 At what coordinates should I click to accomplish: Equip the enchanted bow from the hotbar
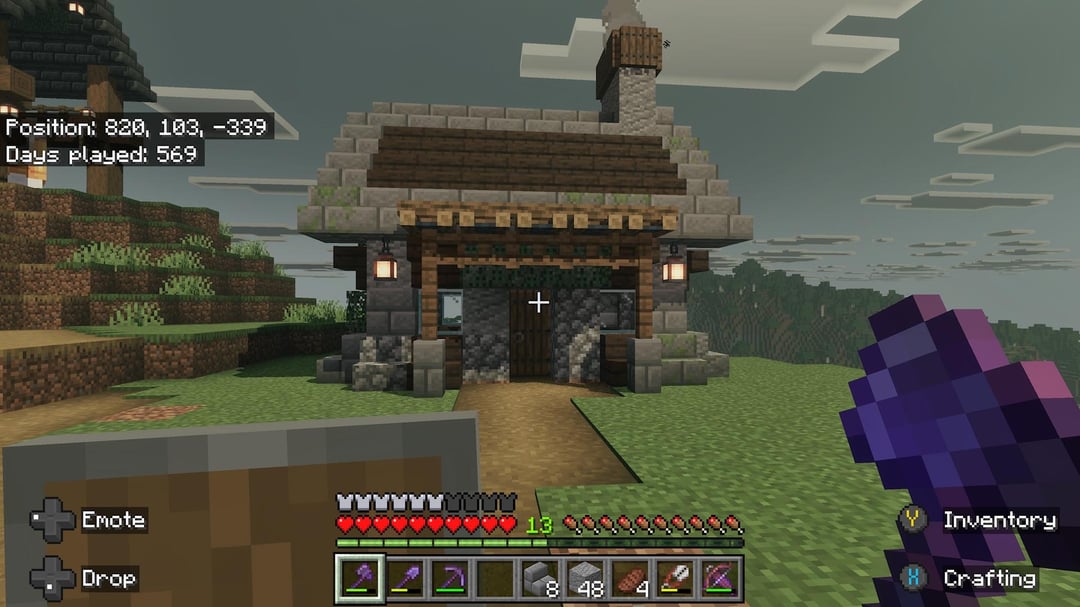point(719,579)
